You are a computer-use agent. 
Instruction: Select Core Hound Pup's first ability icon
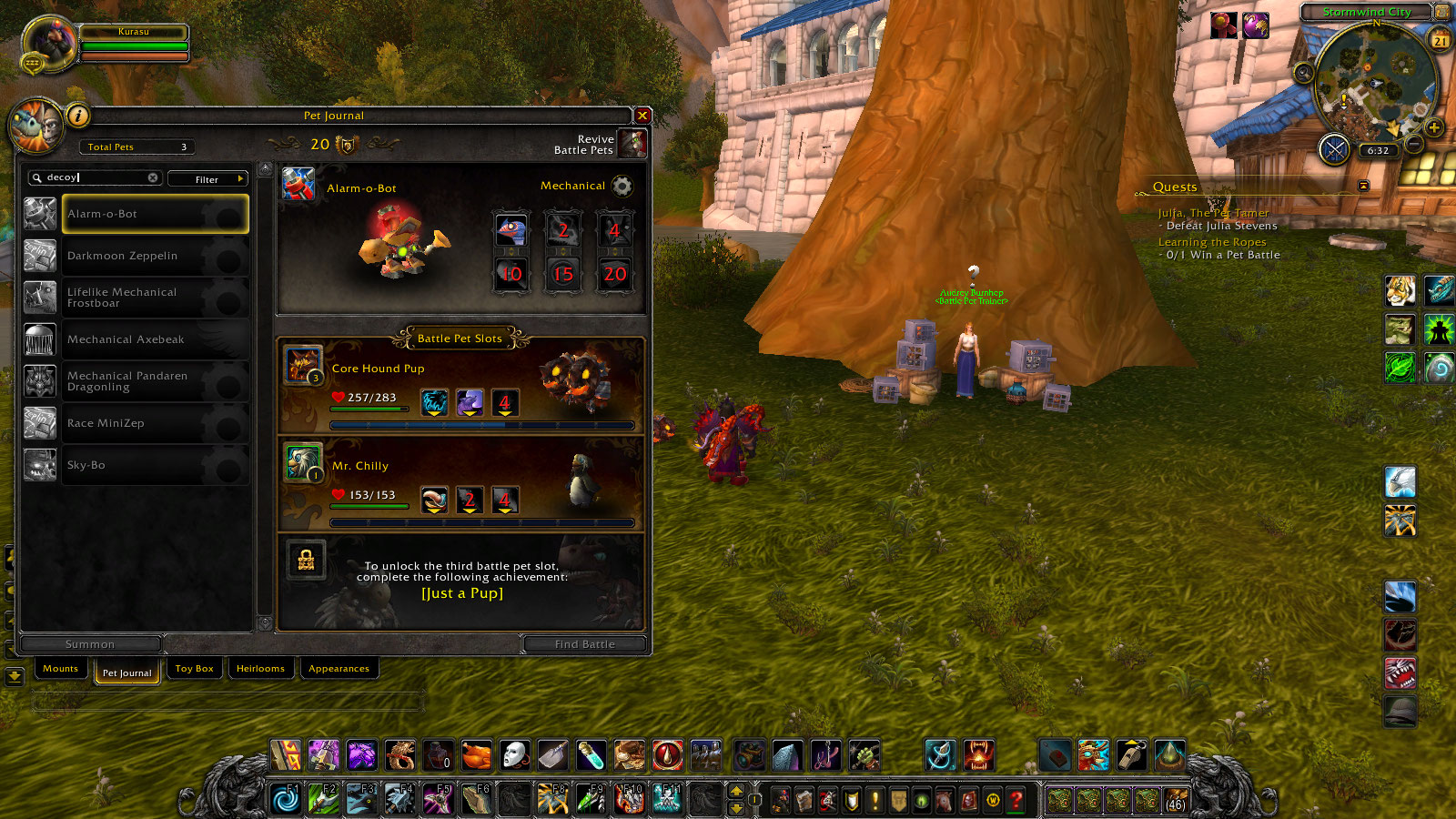pos(434,400)
